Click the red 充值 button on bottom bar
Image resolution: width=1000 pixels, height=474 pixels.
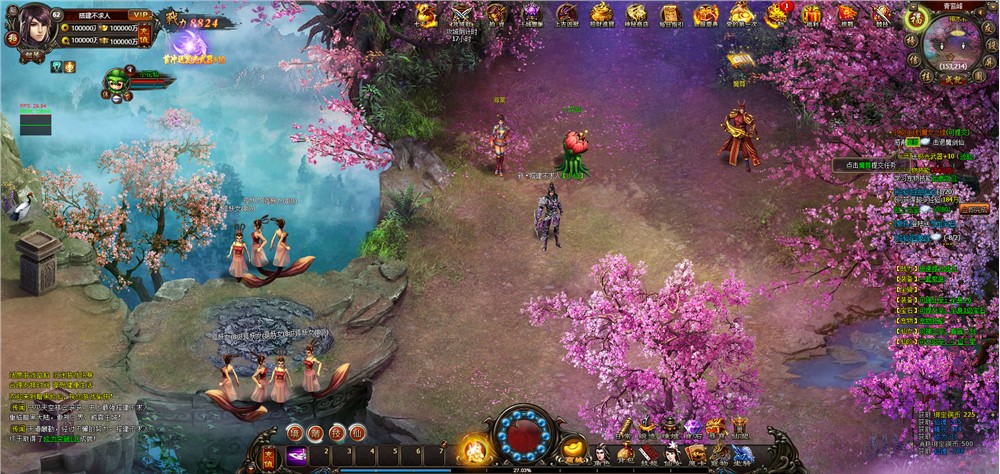click(x=269, y=456)
